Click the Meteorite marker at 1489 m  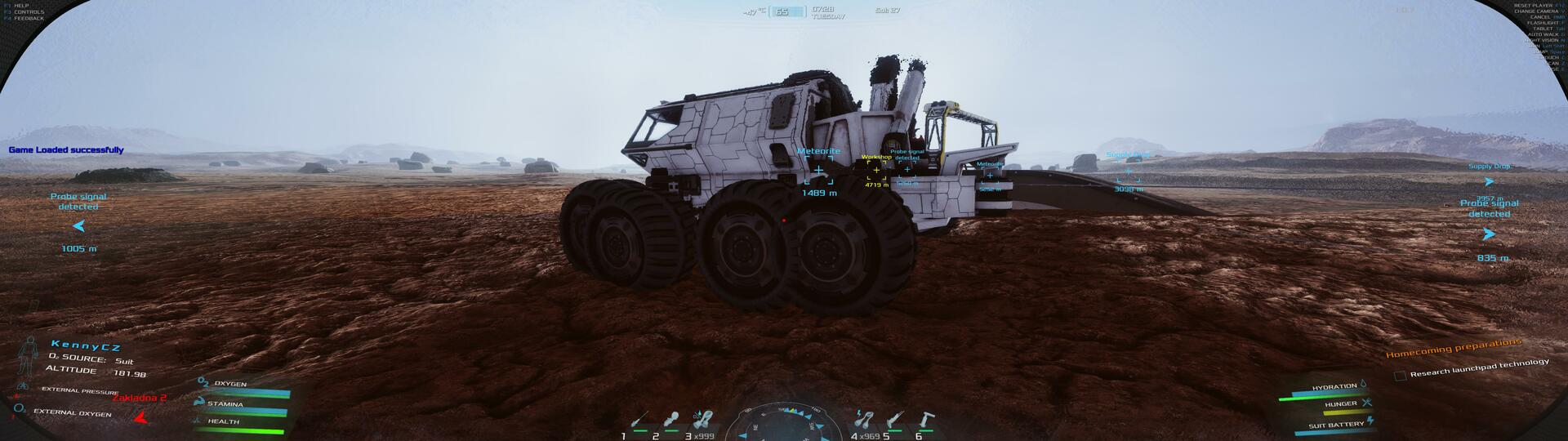[x=818, y=170]
